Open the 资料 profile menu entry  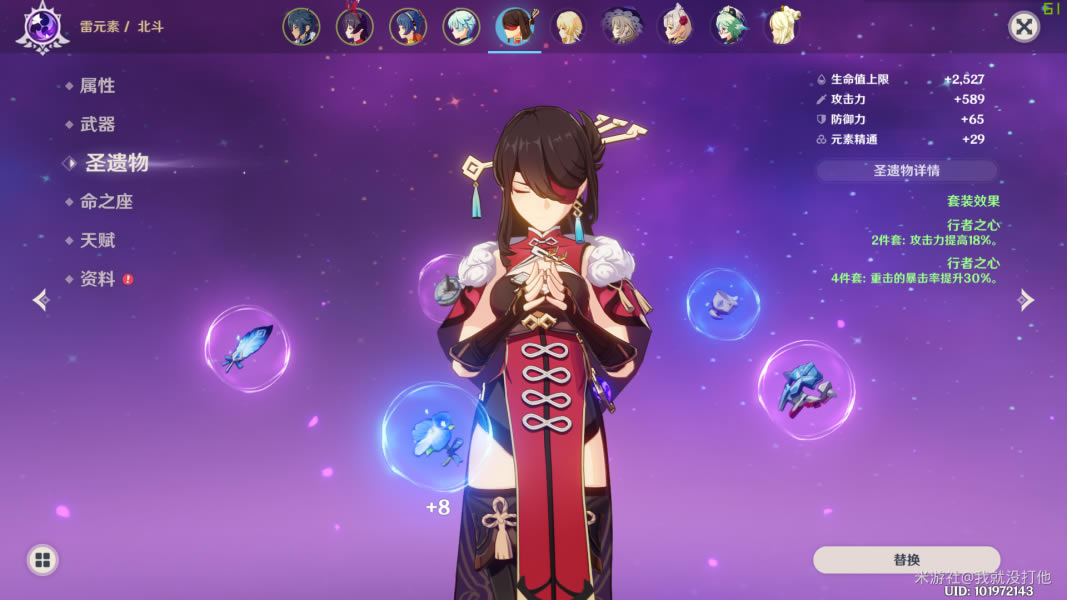coord(97,279)
